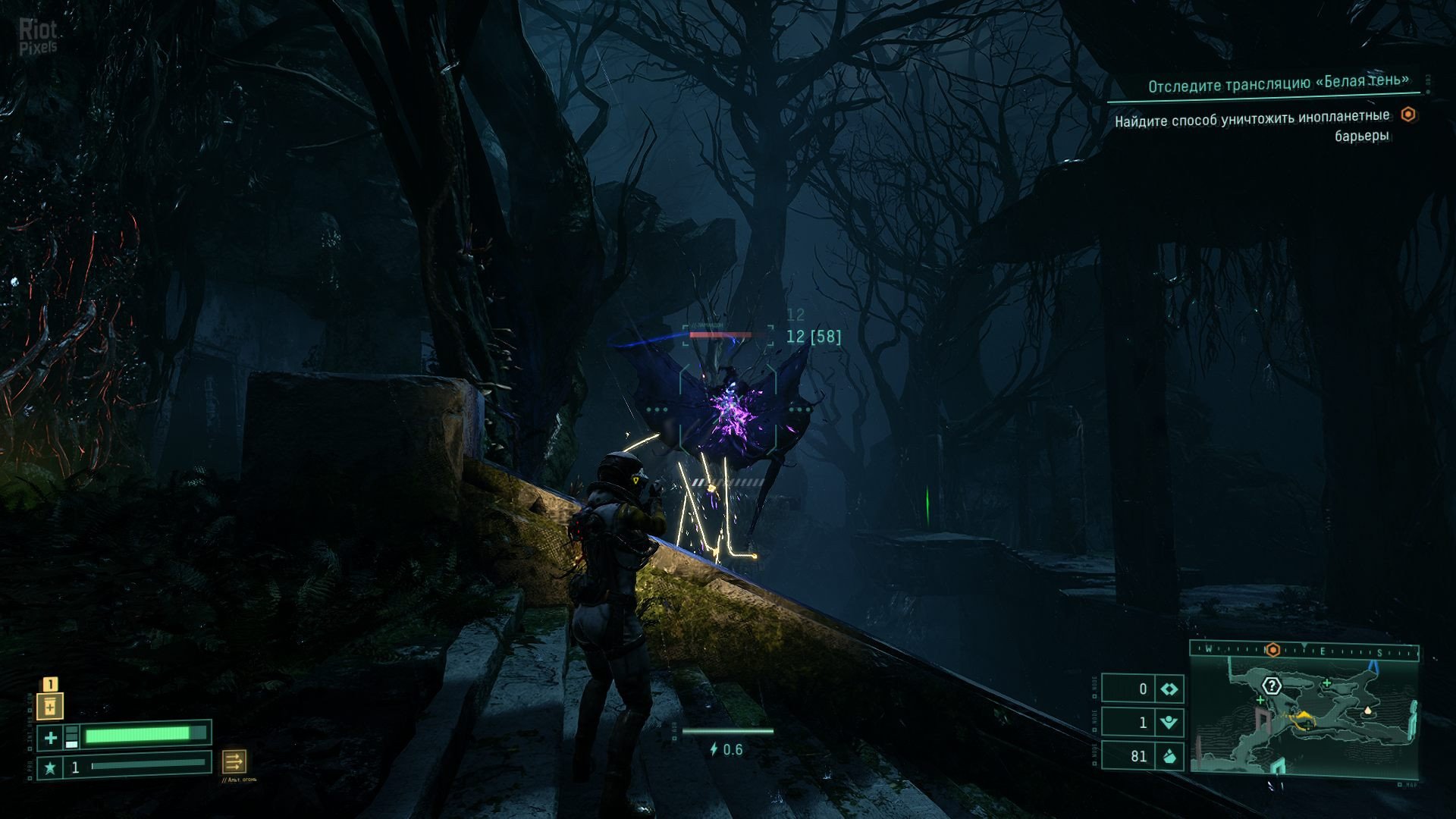
Task: Open the minimap panel
Action: 1304,717
